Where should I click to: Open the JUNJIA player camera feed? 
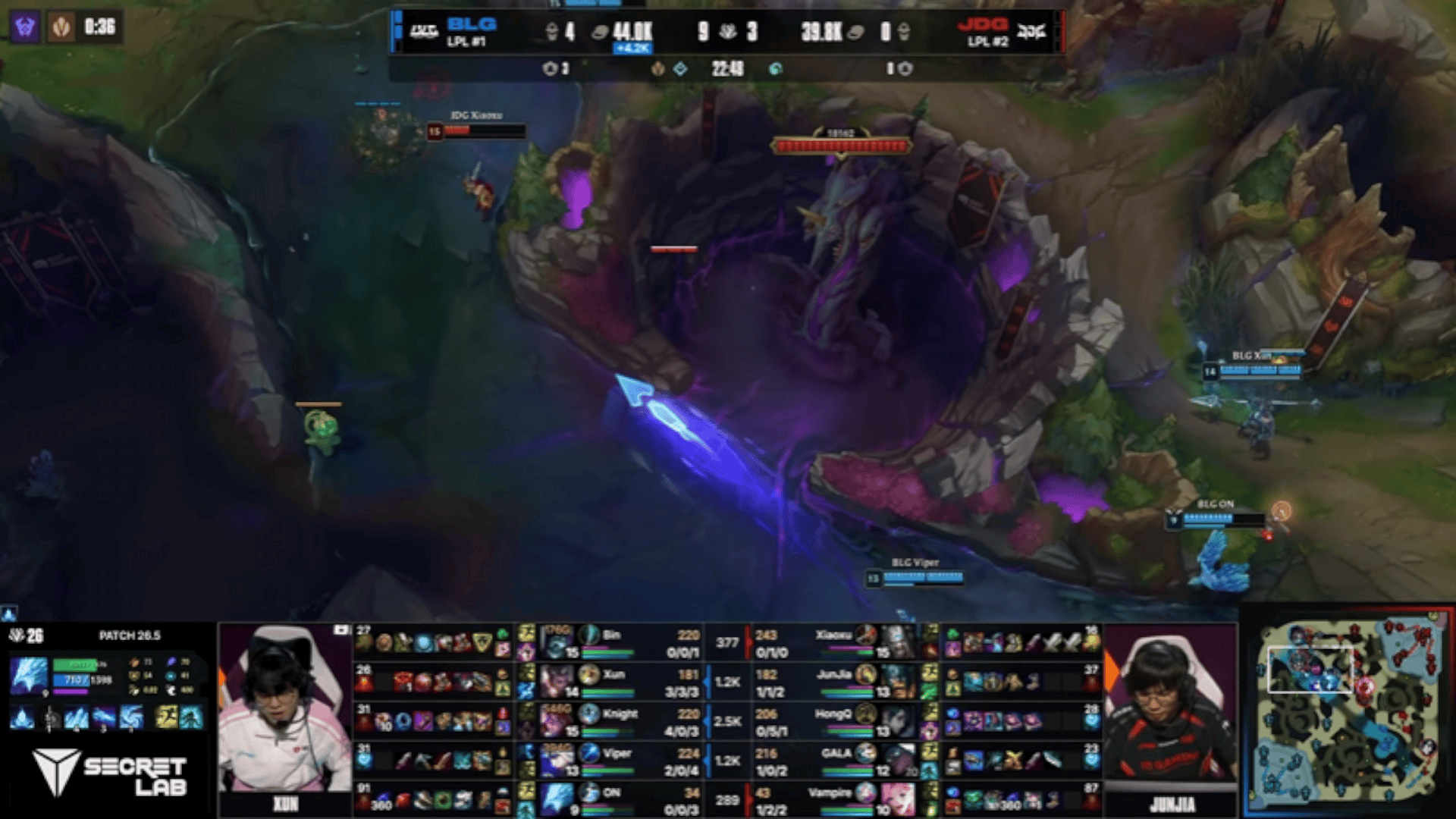(x=1170, y=709)
